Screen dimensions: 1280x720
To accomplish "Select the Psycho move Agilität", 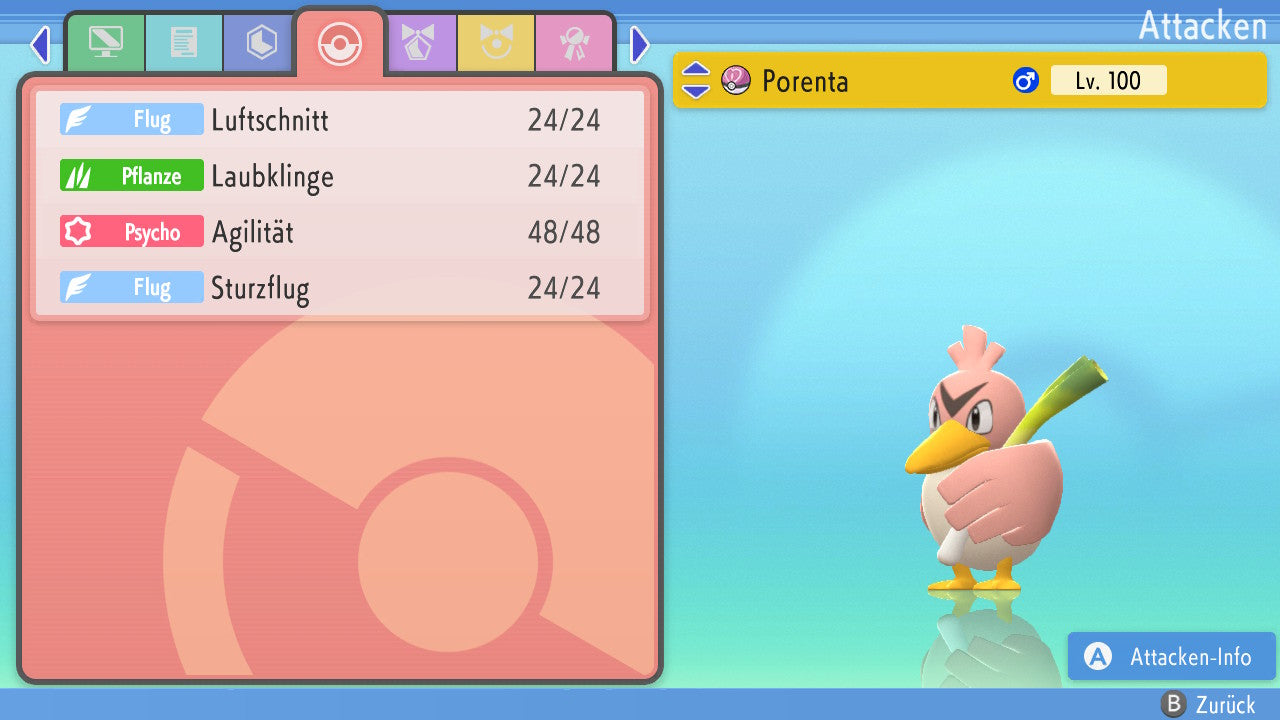I will [x=340, y=232].
